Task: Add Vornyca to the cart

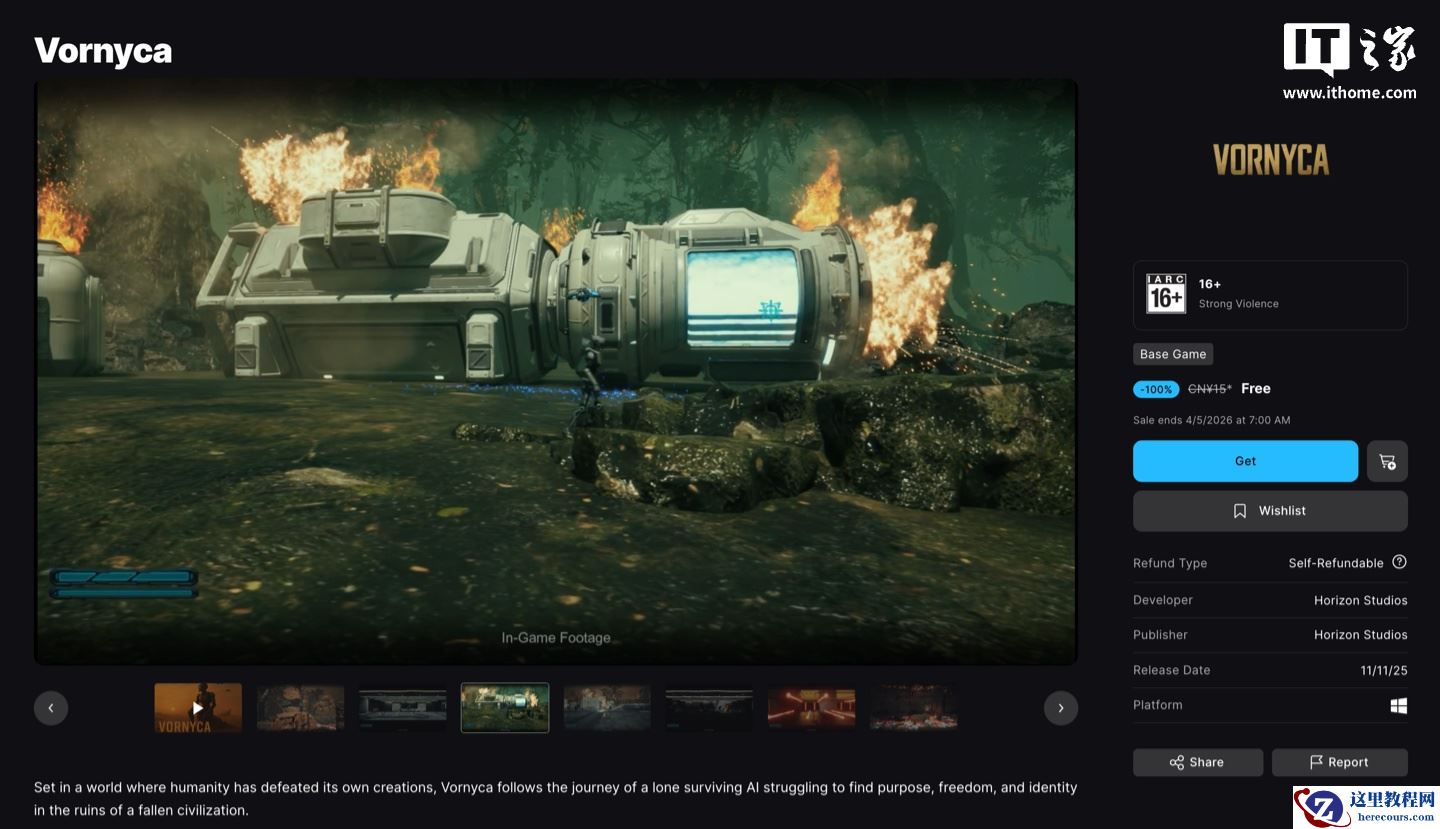Action: 1387,461
